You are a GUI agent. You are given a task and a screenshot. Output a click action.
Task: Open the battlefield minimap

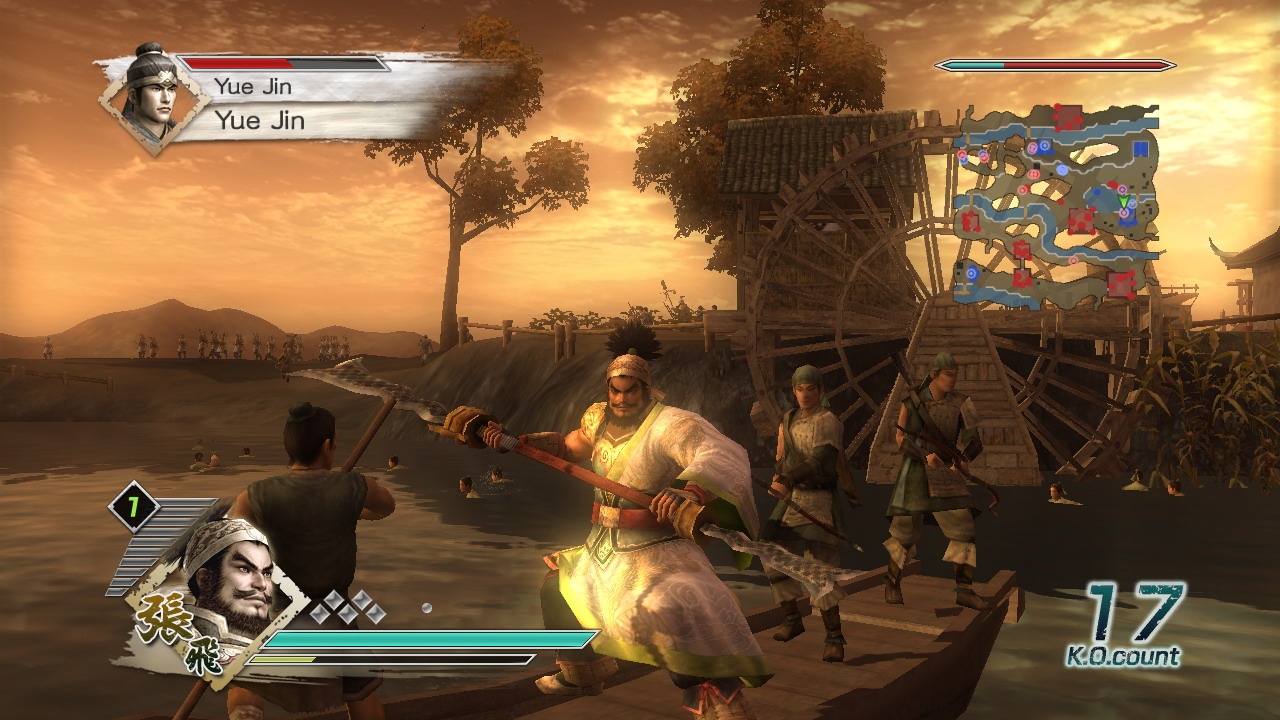coord(1056,203)
